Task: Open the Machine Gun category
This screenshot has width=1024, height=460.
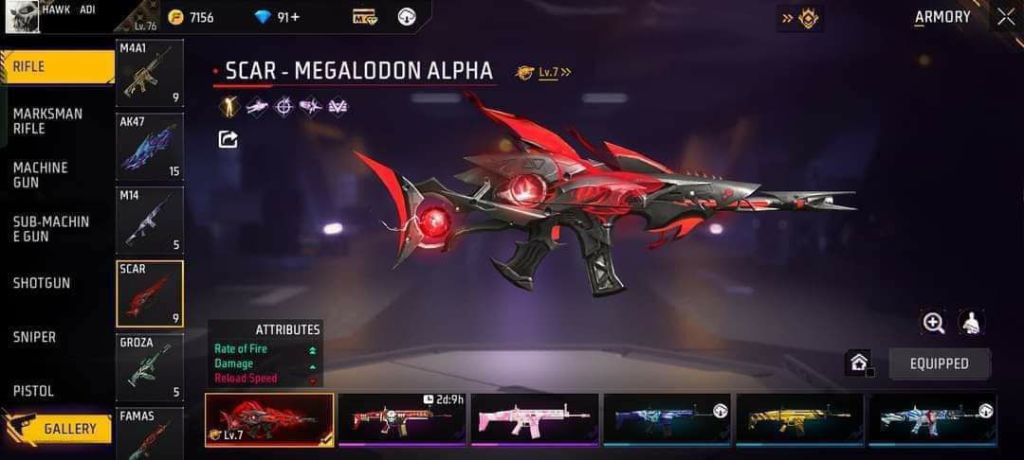Action: [40, 175]
